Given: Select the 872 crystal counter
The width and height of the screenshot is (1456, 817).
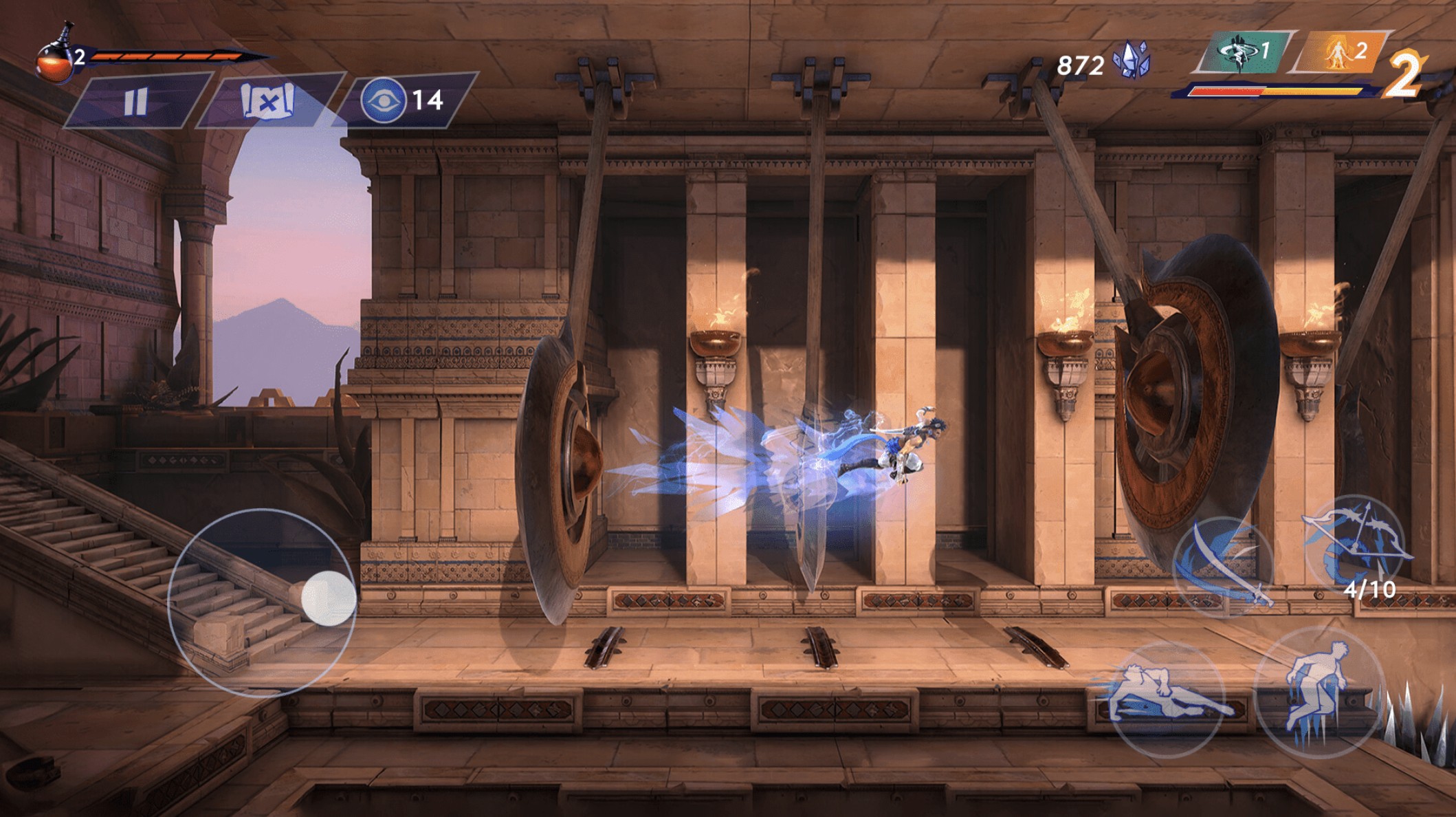Looking at the screenshot, I should [1081, 63].
